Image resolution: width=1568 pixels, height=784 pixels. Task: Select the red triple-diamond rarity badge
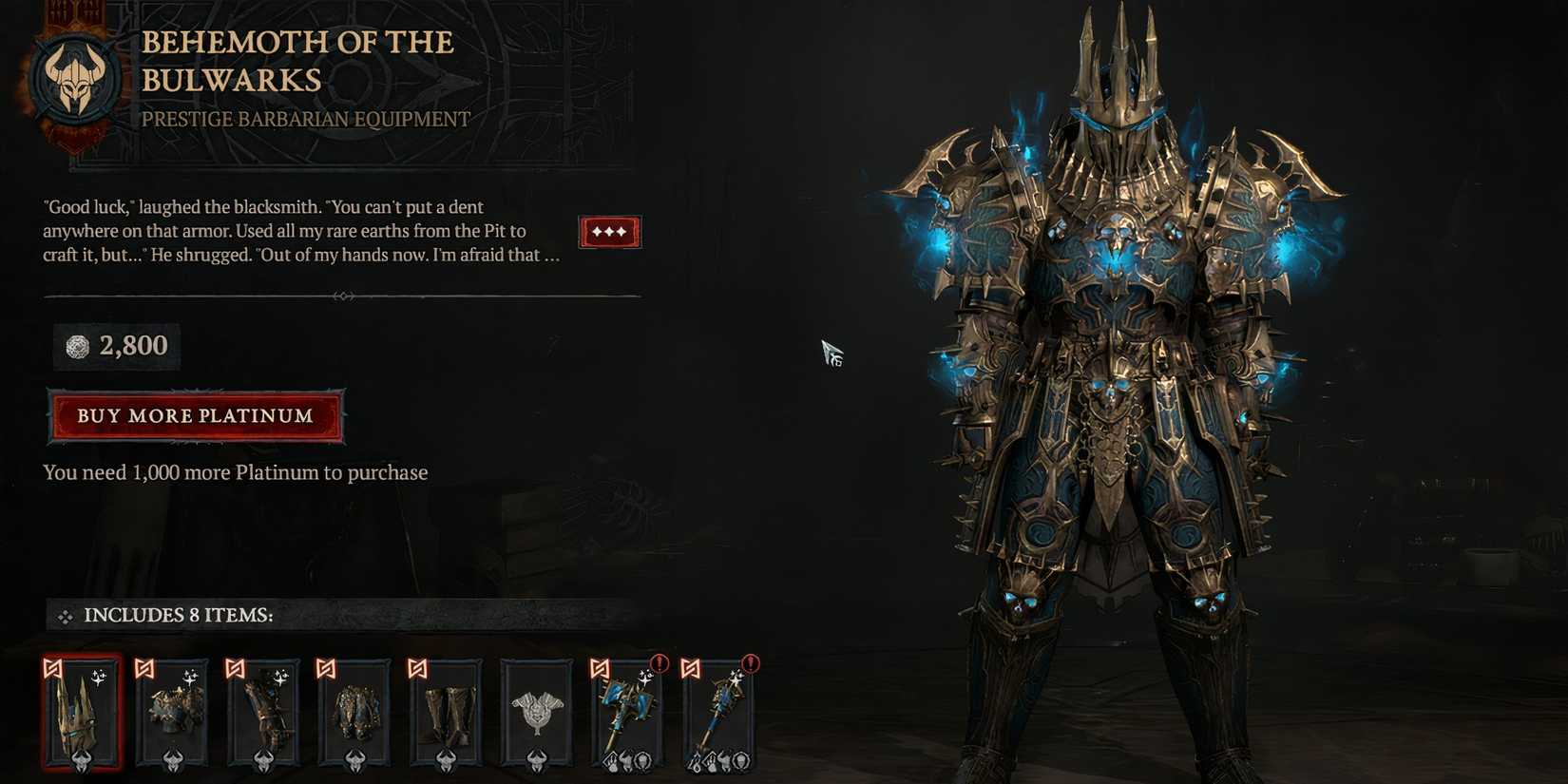[x=610, y=231]
